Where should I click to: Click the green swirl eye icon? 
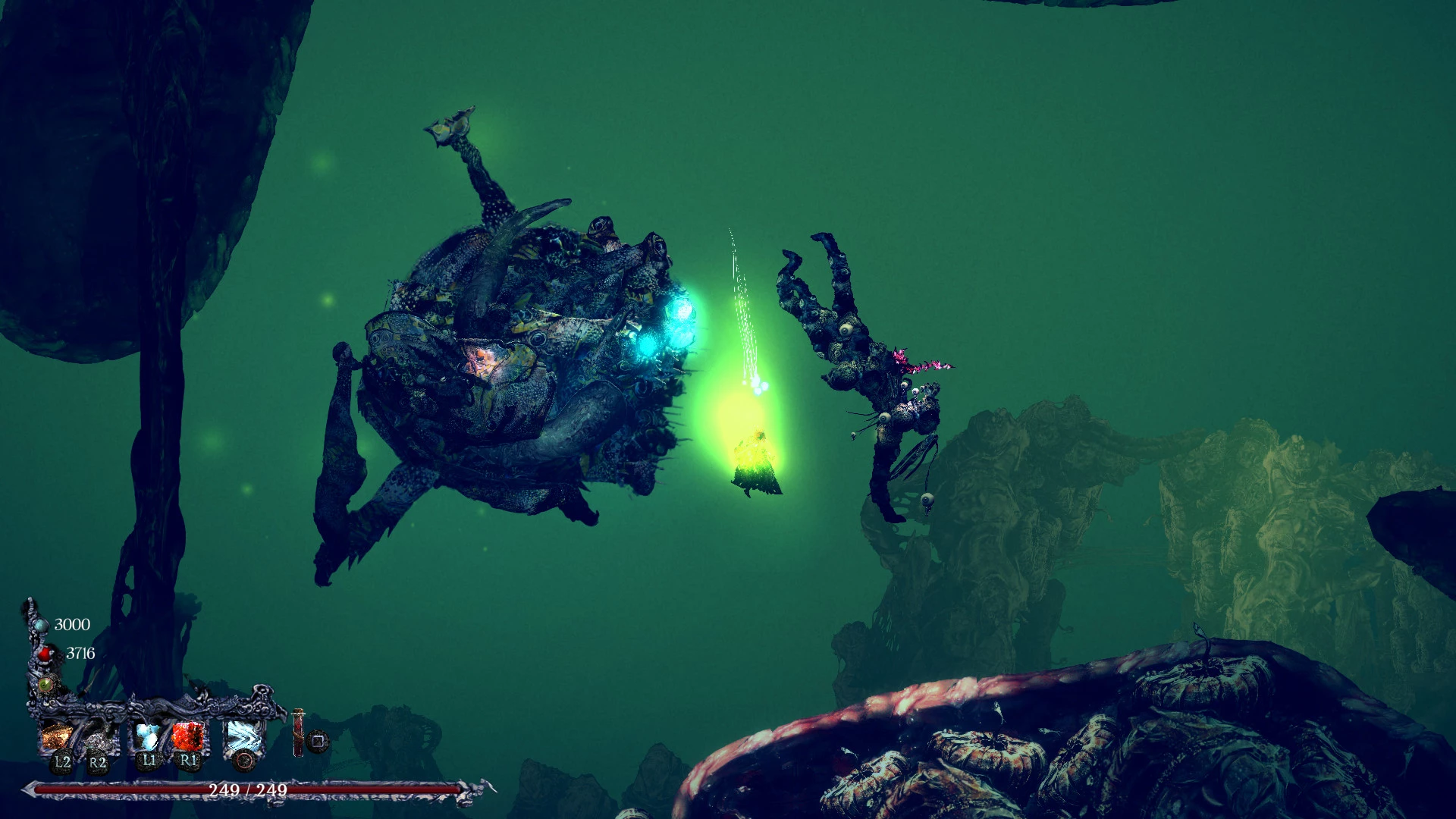click(46, 685)
